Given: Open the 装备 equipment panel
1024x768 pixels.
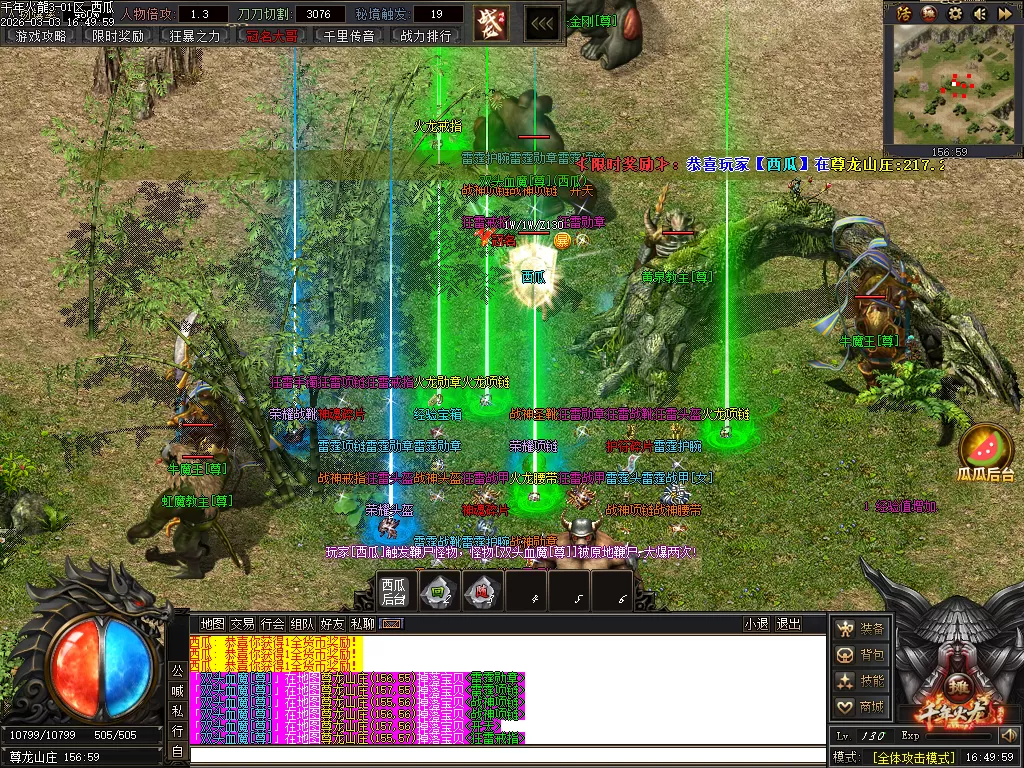Looking at the screenshot, I should (x=862, y=629).
